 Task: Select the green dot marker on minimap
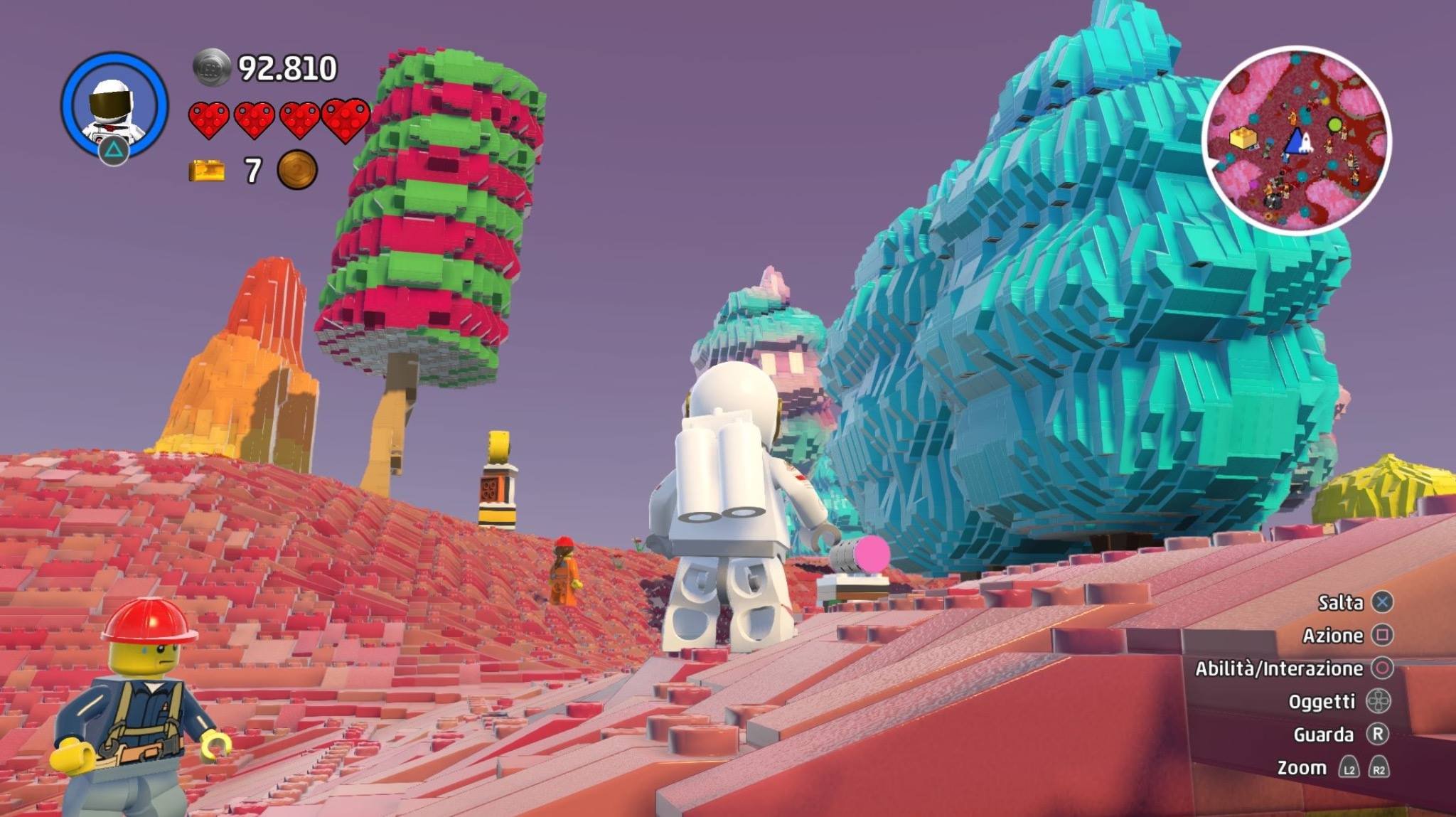[x=1334, y=126]
